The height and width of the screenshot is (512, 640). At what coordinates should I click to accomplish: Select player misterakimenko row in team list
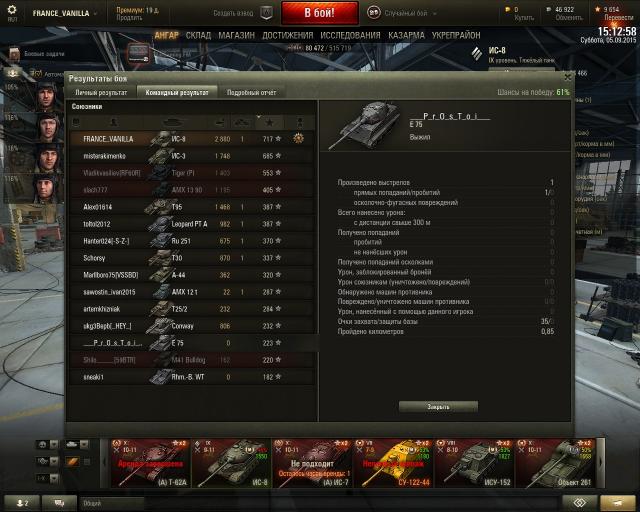click(x=190, y=155)
